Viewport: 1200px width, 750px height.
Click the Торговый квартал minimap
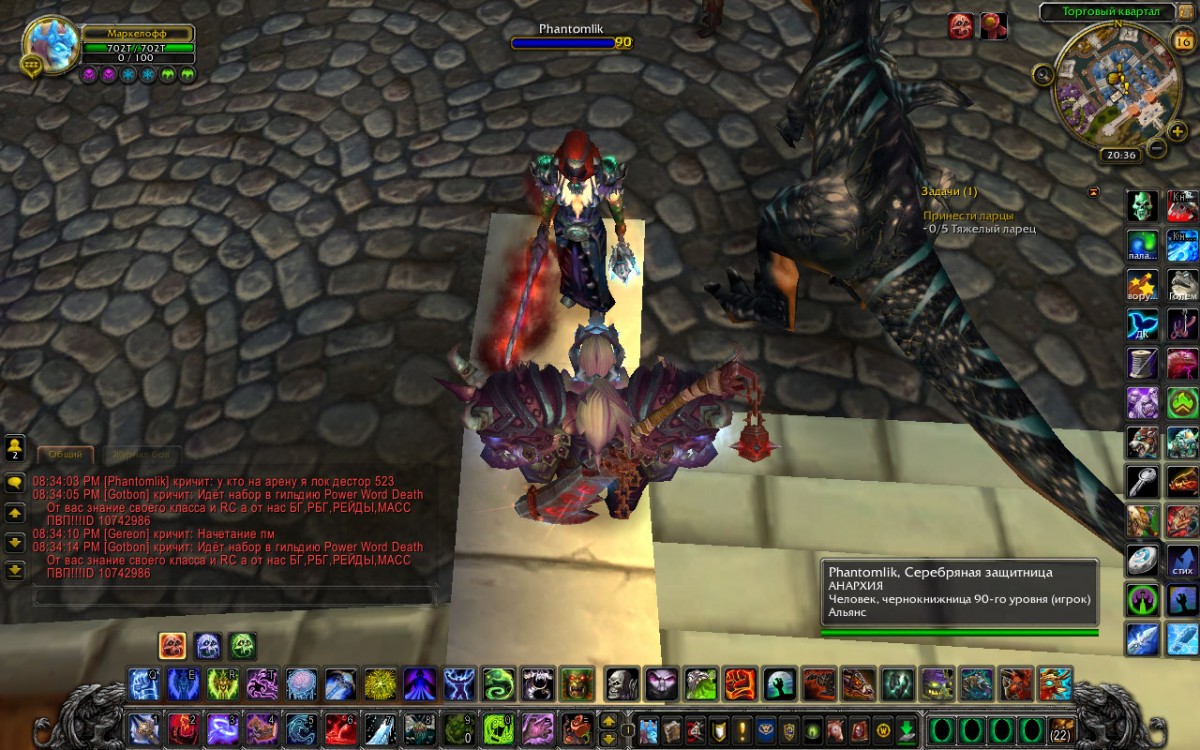point(1111,82)
